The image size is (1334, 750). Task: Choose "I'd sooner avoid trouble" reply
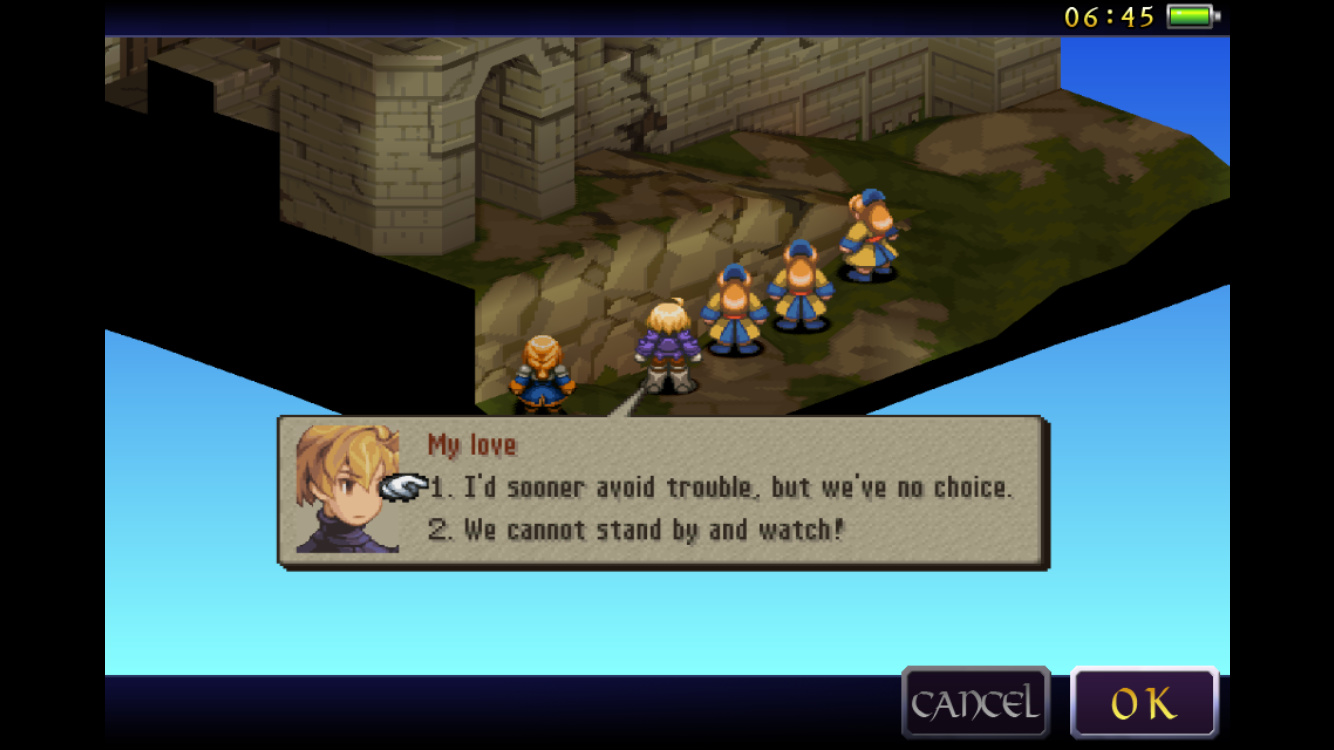click(x=720, y=488)
